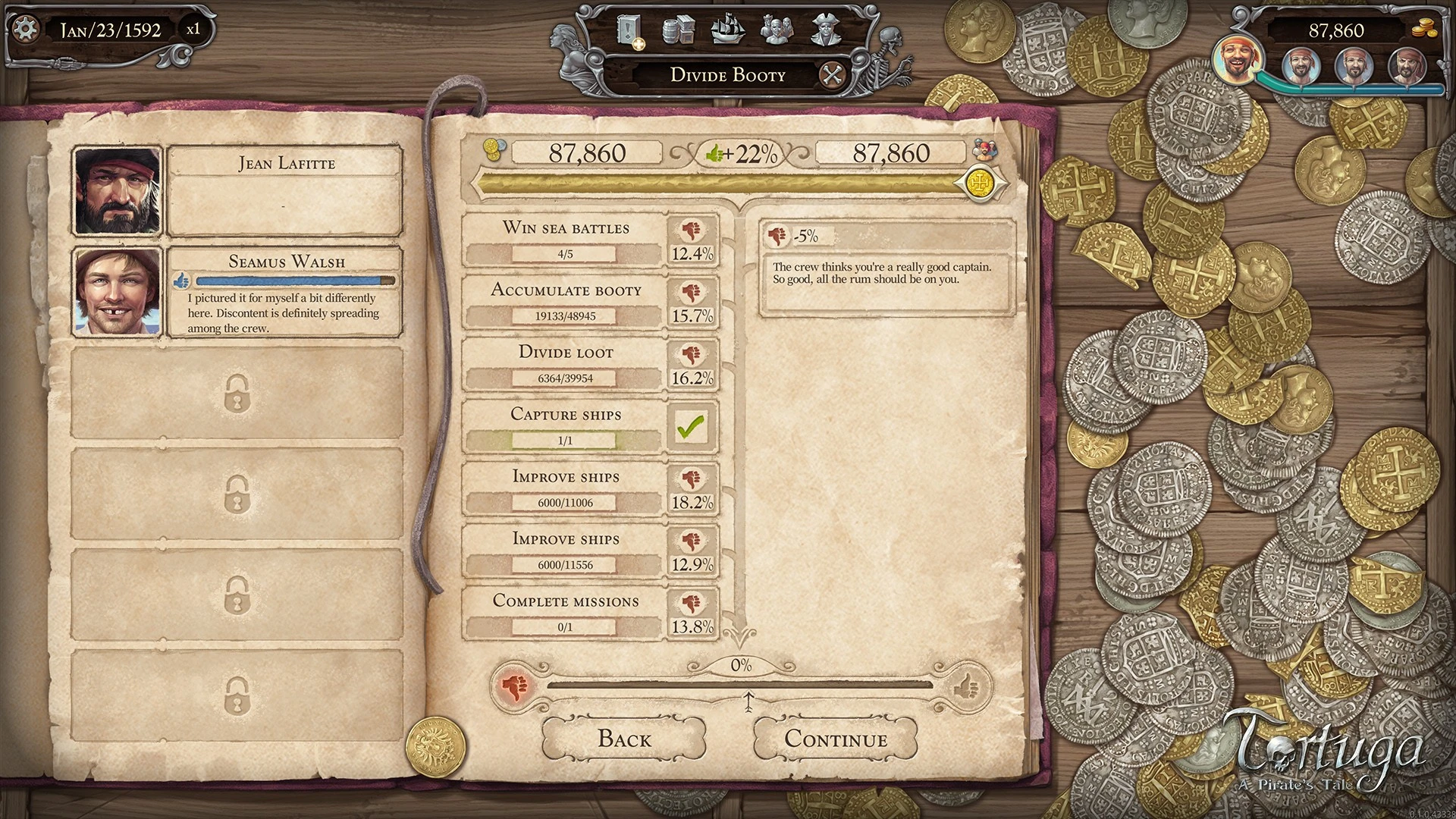Change the x1 game speed

[193, 30]
